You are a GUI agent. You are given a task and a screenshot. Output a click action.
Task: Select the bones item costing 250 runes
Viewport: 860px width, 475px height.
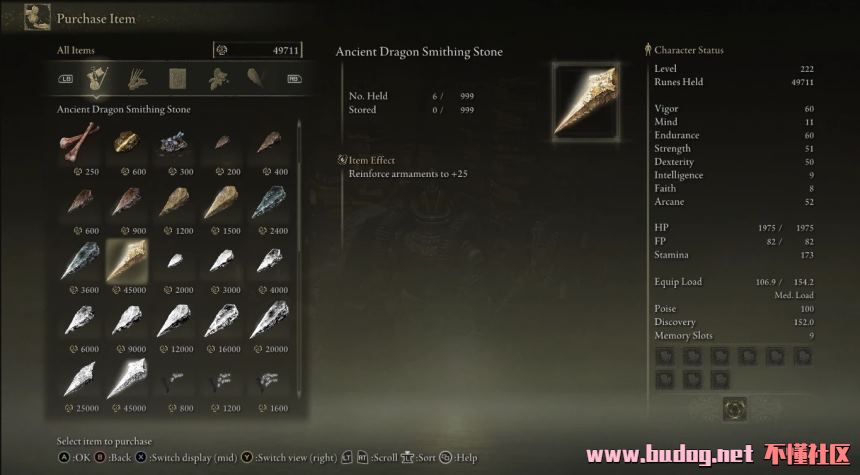click(x=80, y=143)
